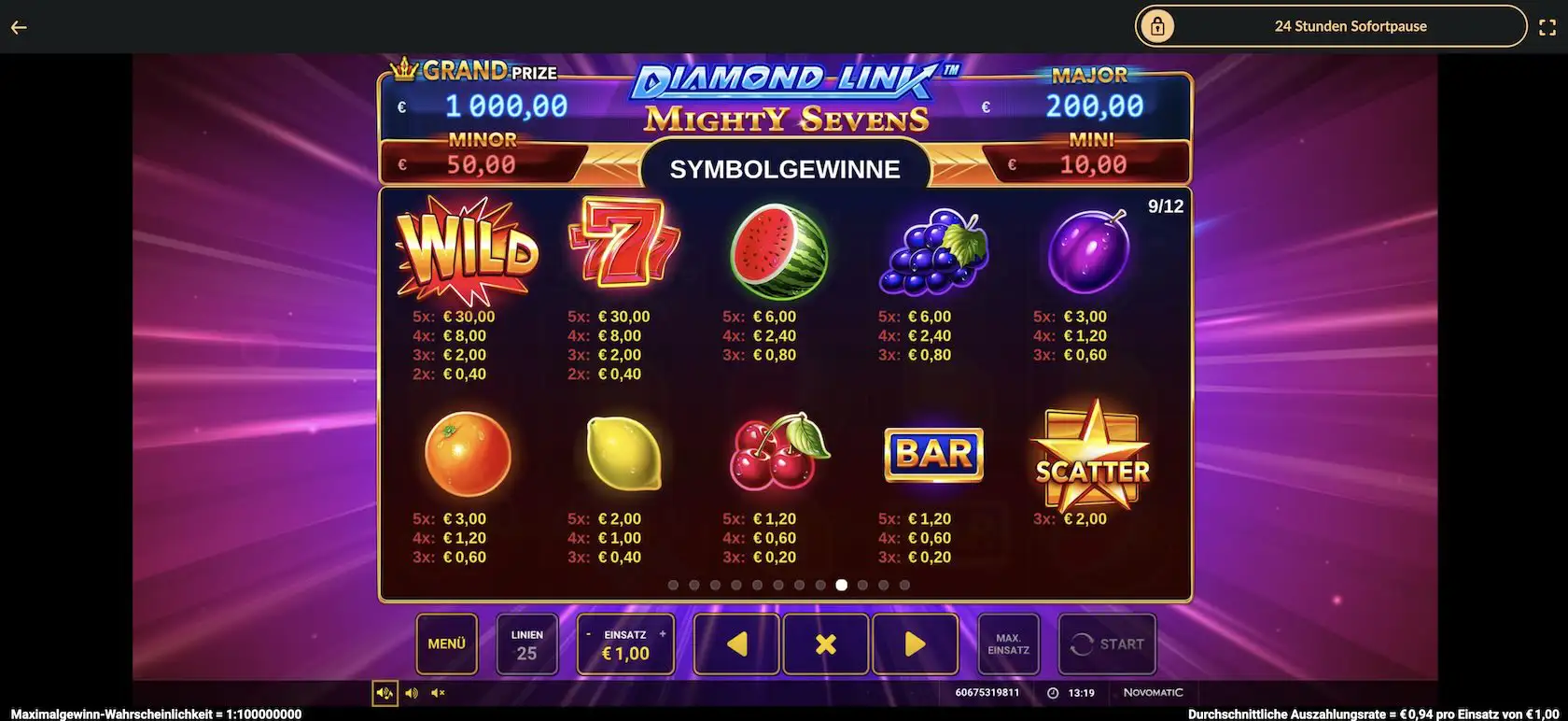Go to the next paytable page arrow
This screenshot has width=1568, height=721.
pos(915,643)
